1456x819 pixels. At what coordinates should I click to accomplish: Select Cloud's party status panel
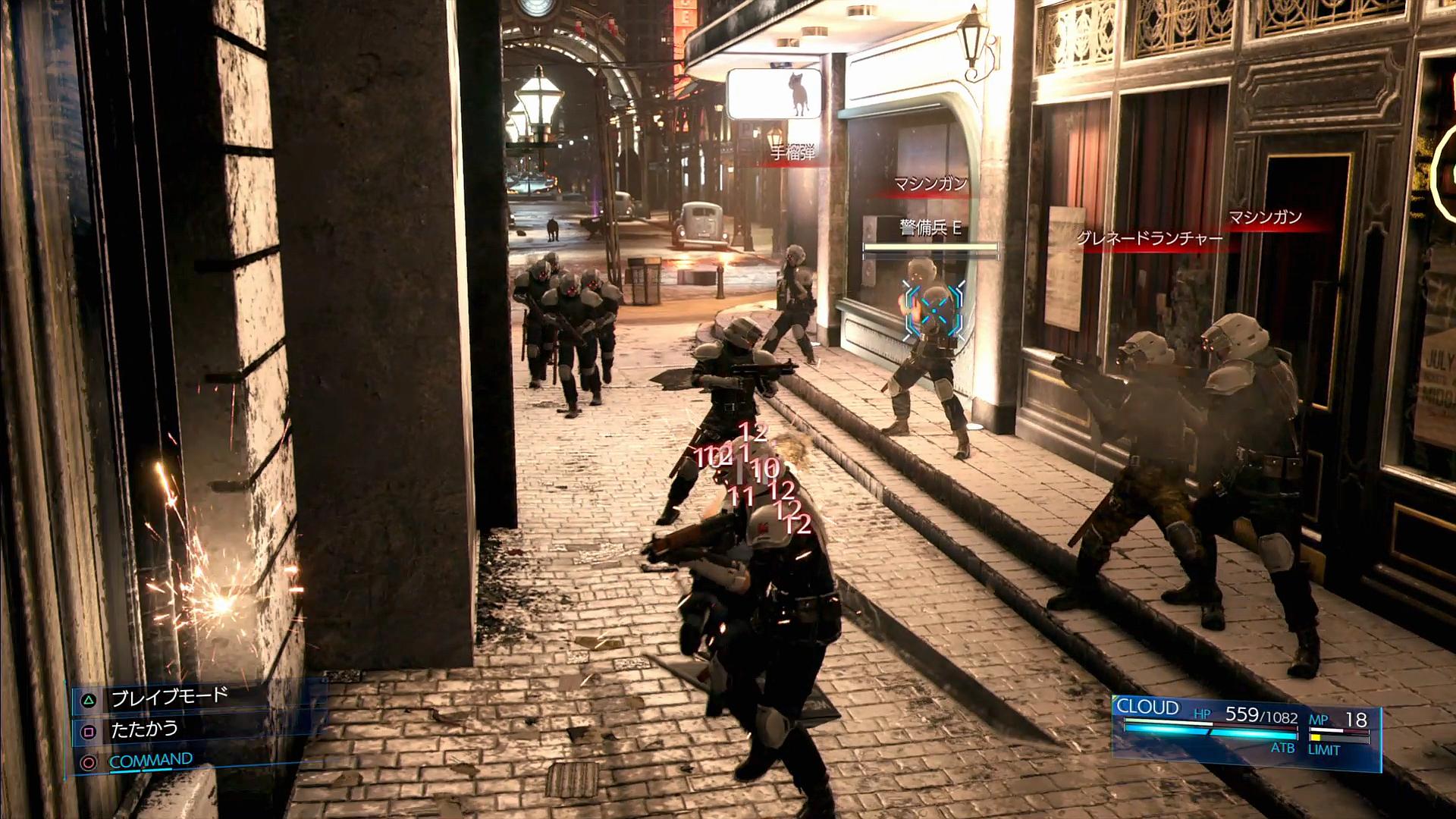(1244, 726)
